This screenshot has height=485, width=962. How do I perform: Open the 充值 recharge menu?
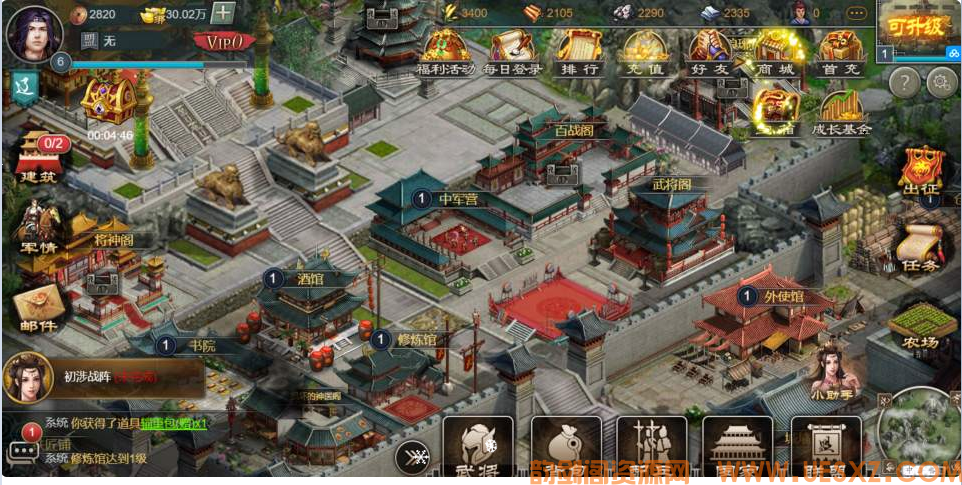645,53
